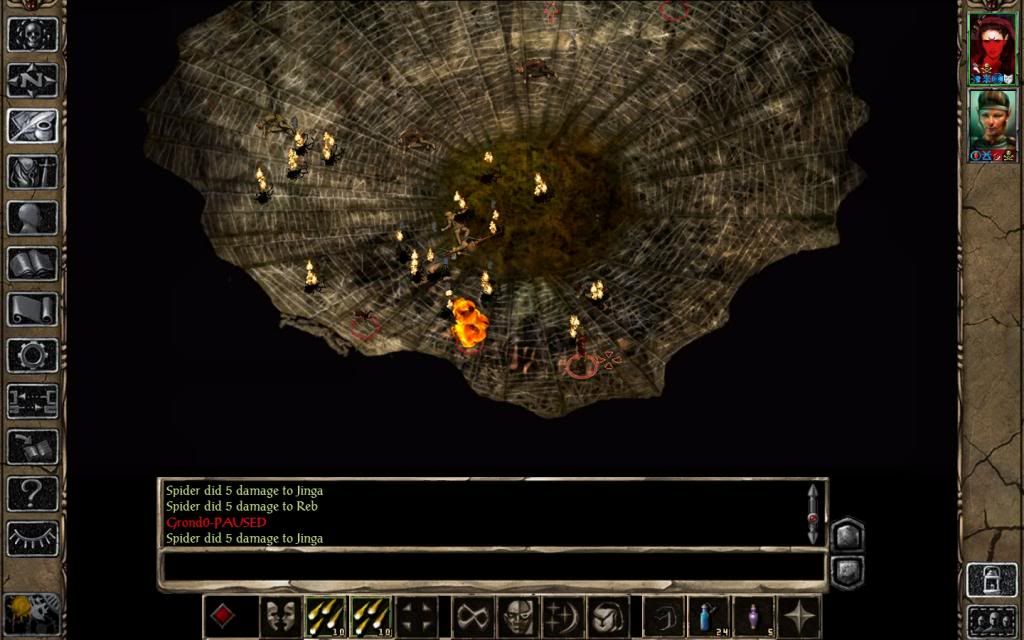Open the inventory screen from the sidebar
The height and width of the screenshot is (640, 1024).
coord(32,171)
